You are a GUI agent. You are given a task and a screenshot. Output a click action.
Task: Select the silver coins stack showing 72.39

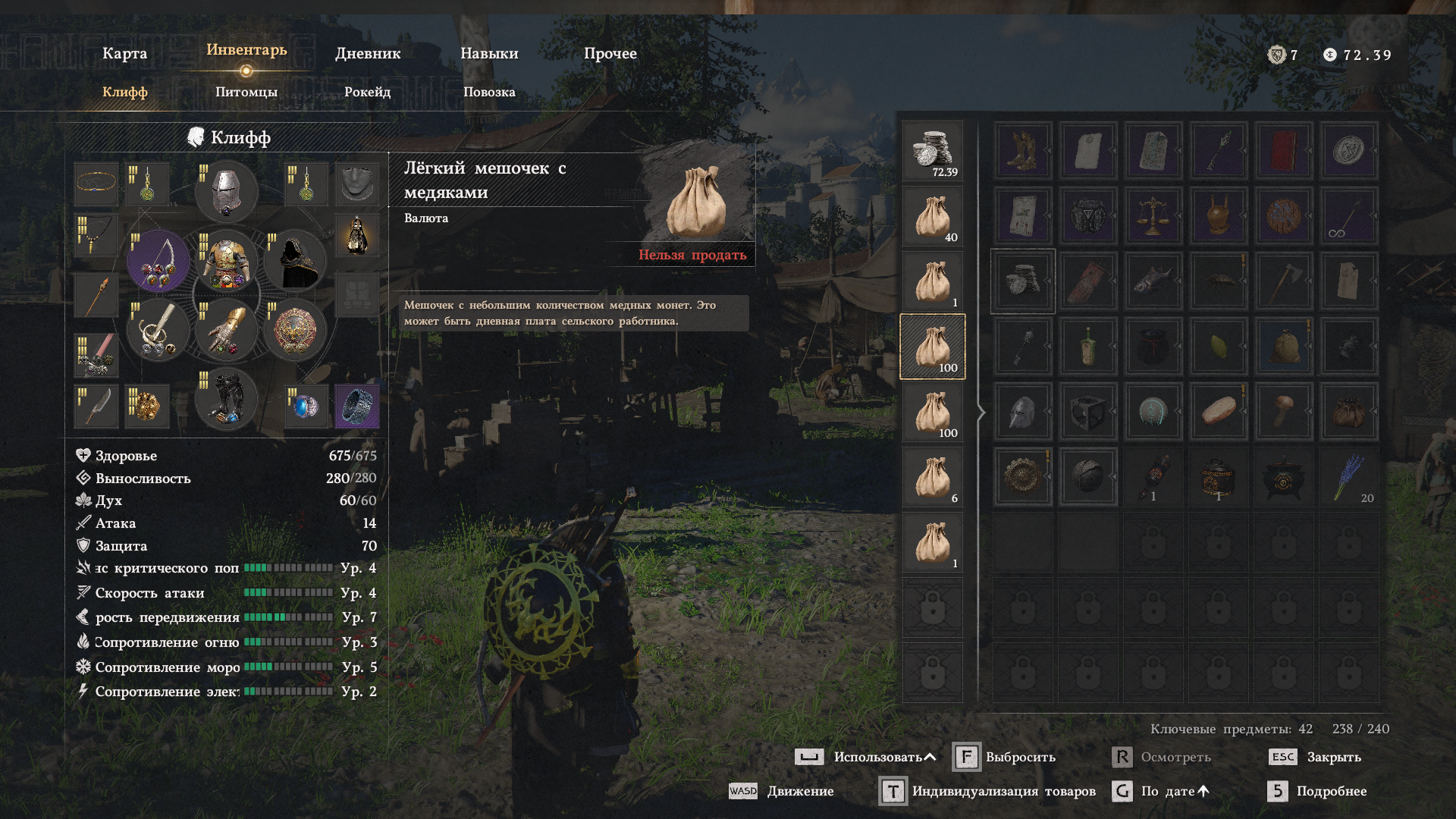coord(933,151)
